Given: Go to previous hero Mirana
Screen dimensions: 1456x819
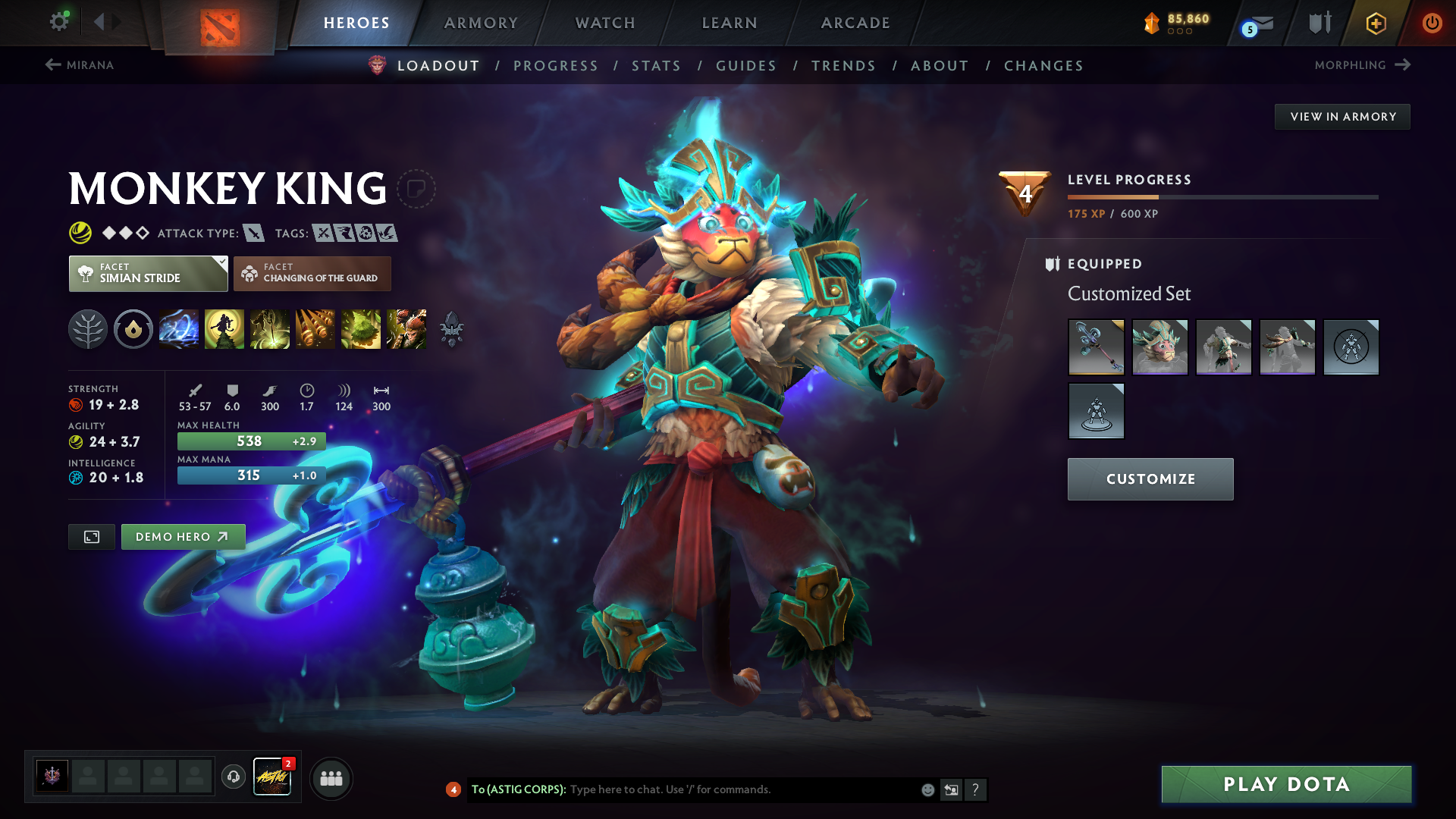Looking at the screenshot, I should (x=80, y=65).
